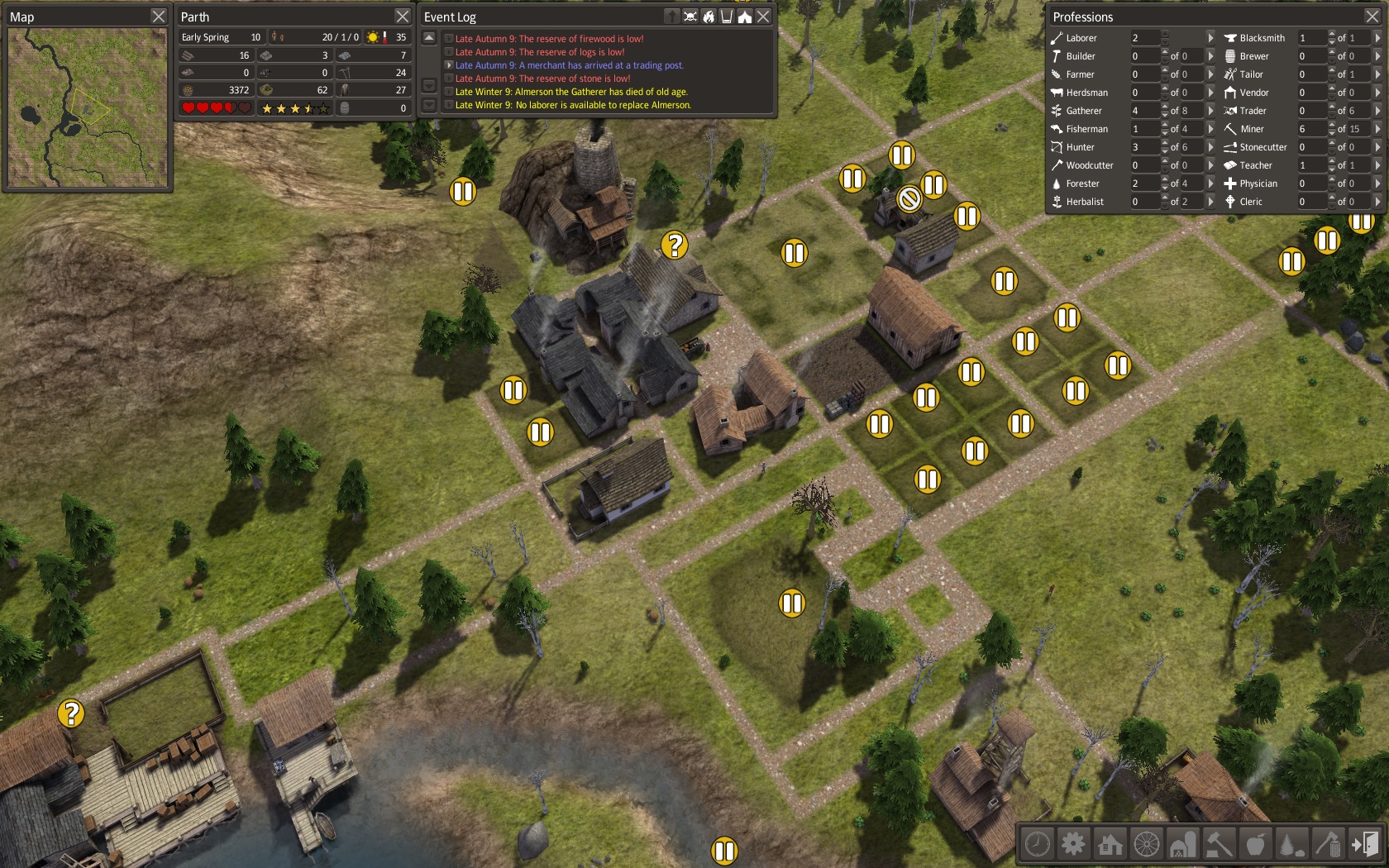Toggle the house icon filter in Event Log
The image size is (1389, 868).
745,17
